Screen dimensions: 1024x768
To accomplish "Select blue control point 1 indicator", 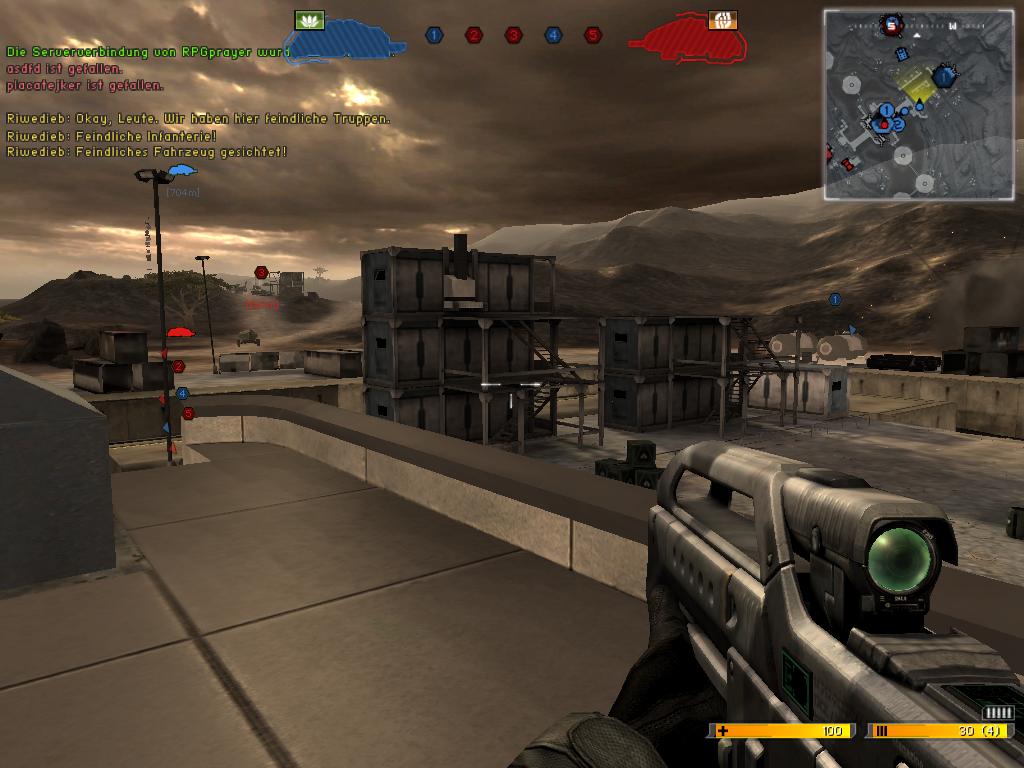I will click(434, 35).
